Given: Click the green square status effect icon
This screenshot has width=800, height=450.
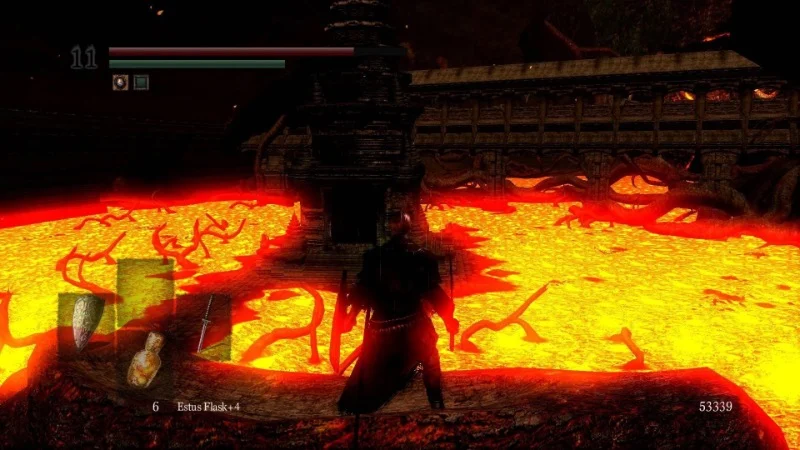Looking at the screenshot, I should tap(141, 82).
